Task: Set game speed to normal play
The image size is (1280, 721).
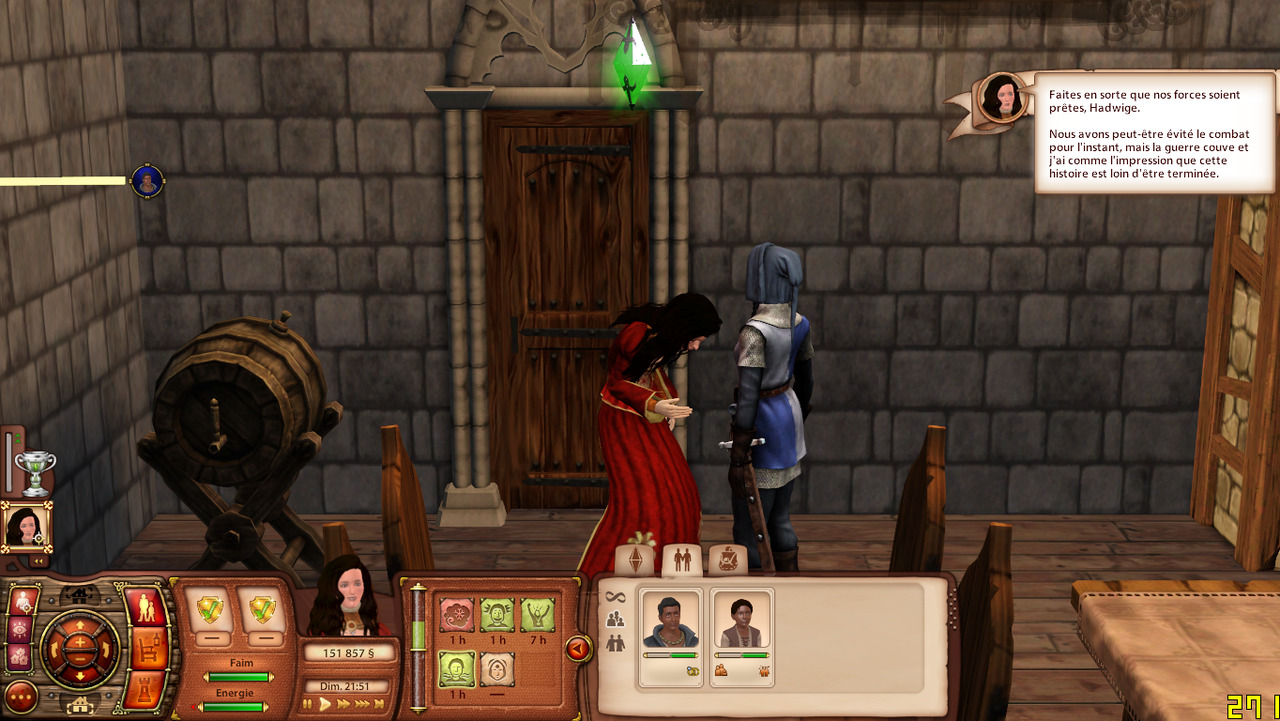Action: (x=325, y=704)
